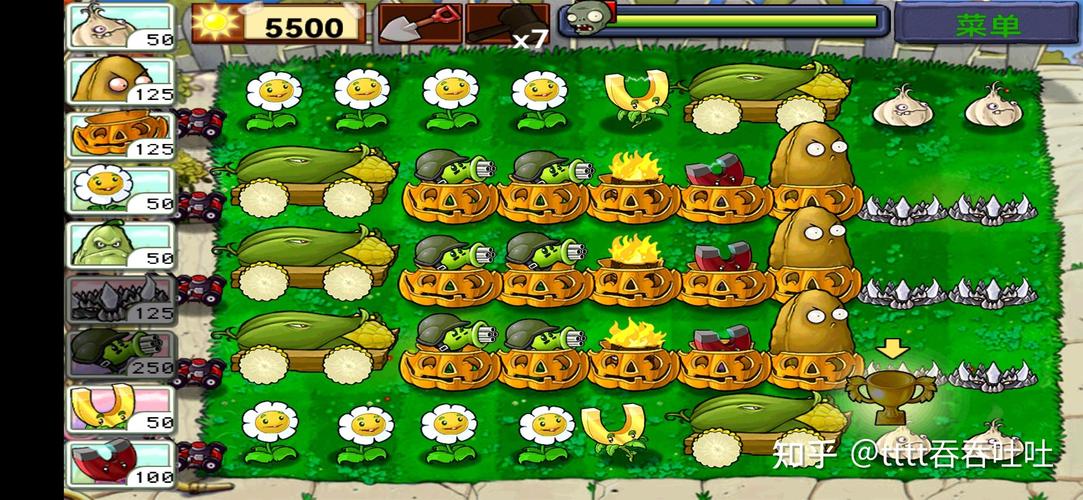Viewport: 1083px width, 500px height.
Task: Select the Spikerock seed packet
Action: point(120,299)
